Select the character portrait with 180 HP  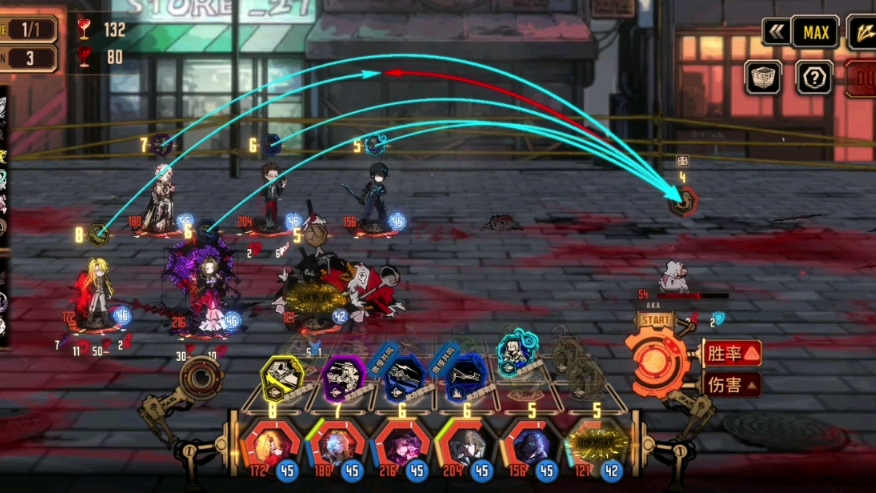pyautogui.click(x=337, y=444)
